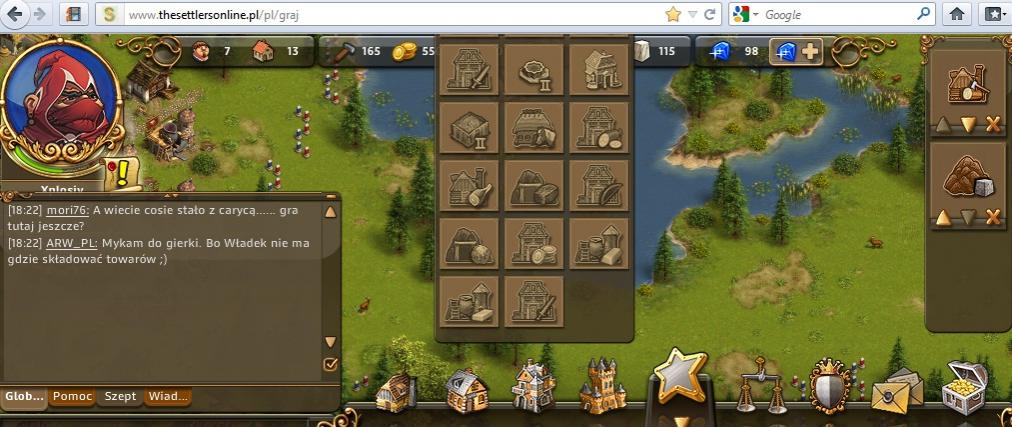
Task: Open the star menu
Action: point(680,377)
